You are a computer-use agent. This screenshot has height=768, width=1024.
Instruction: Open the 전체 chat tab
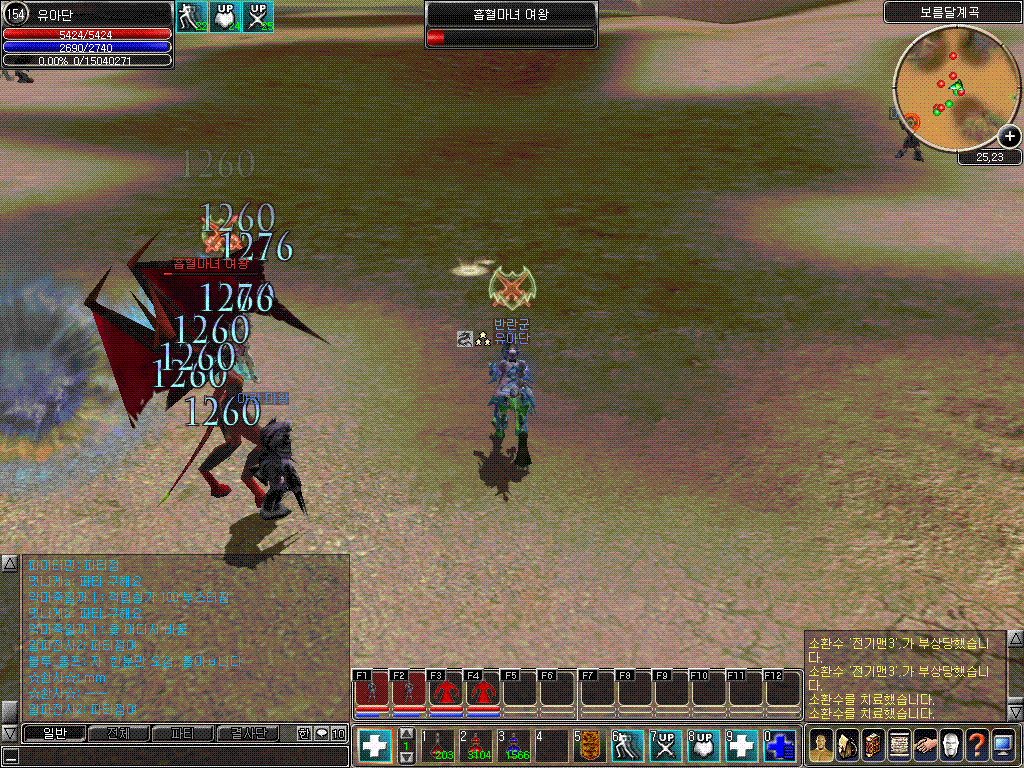[x=118, y=733]
